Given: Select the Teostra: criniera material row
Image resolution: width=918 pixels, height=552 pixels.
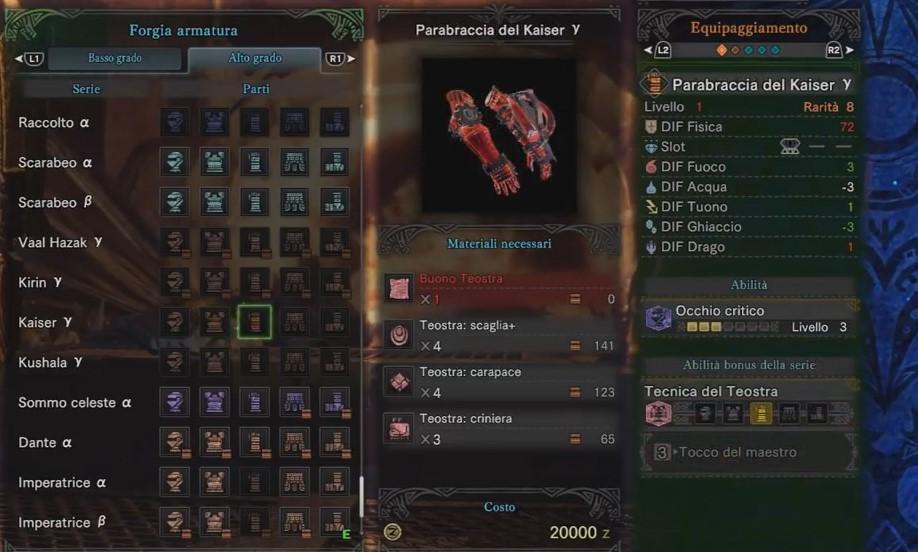Looking at the screenshot, I should tap(500, 429).
